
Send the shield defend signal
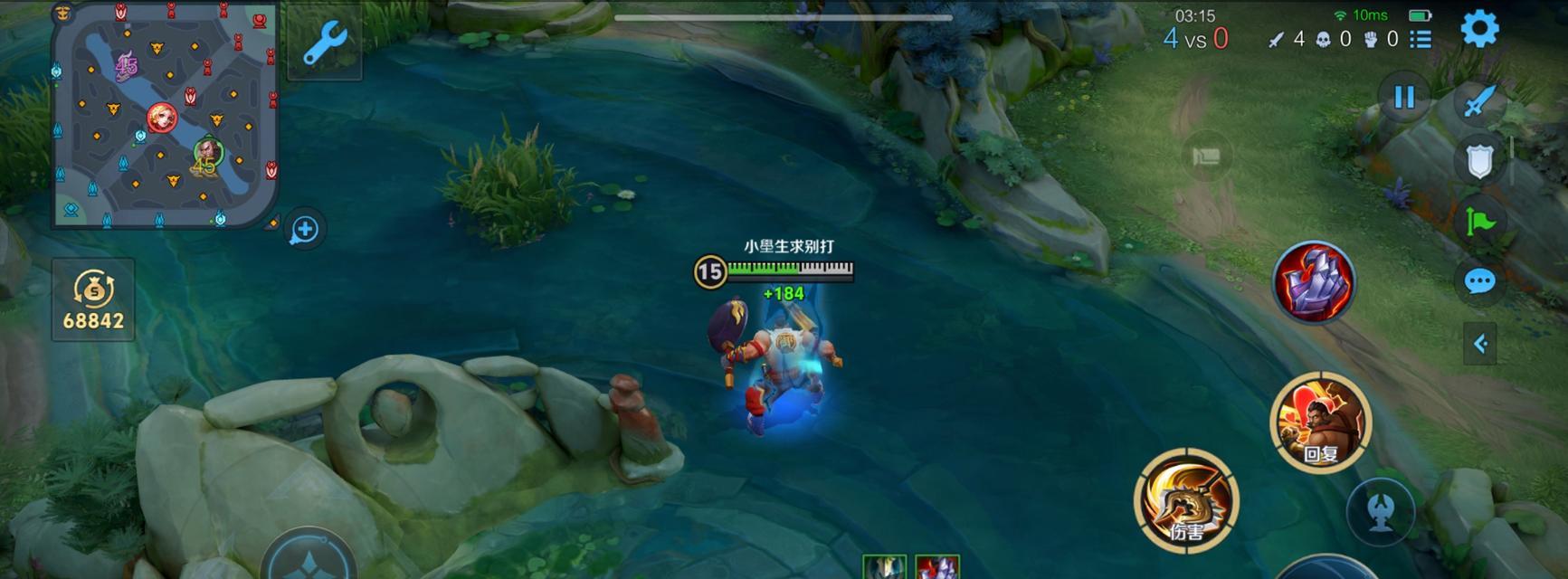click(1479, 162)
